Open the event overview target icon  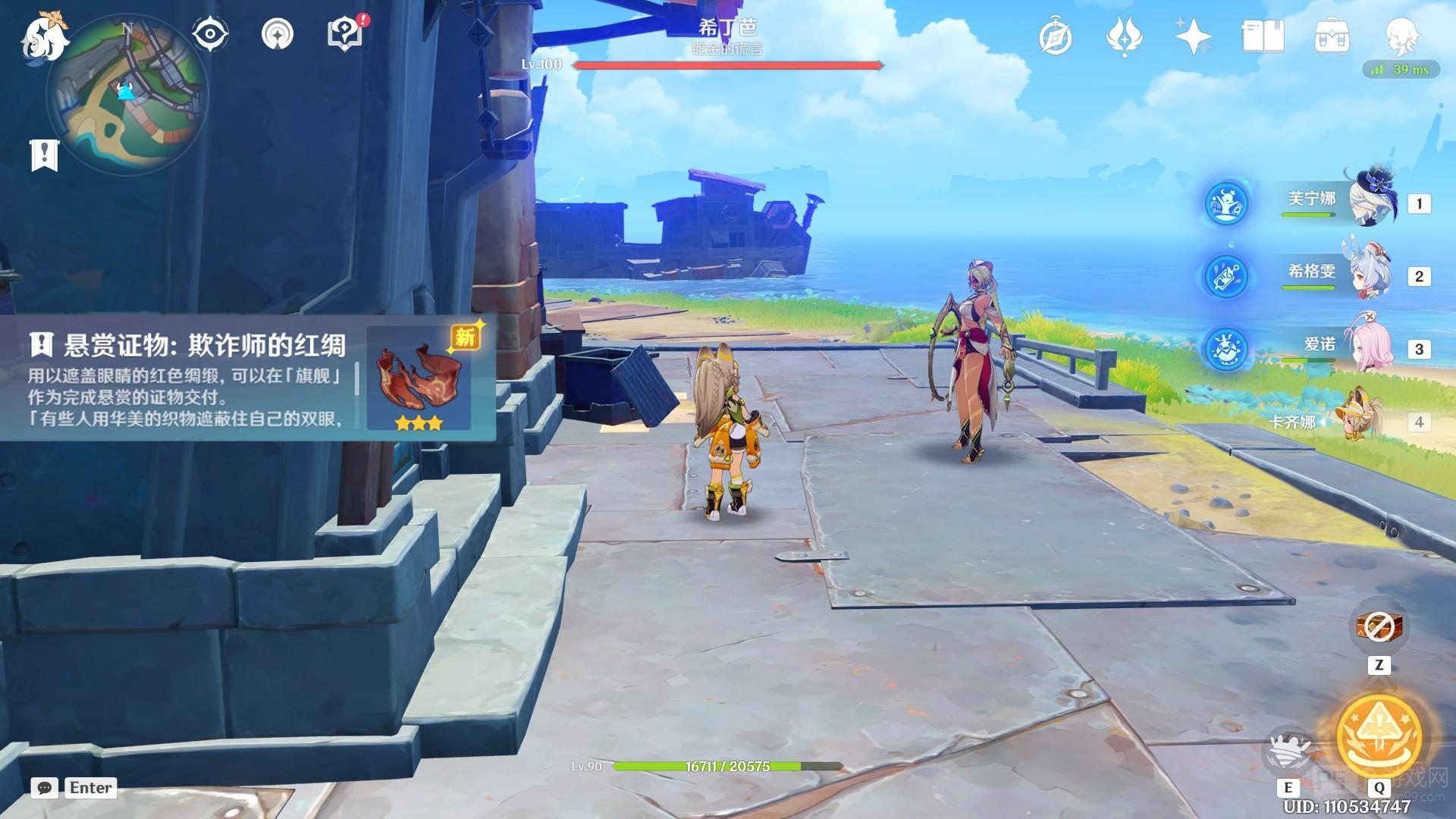(x=277, y=34)
